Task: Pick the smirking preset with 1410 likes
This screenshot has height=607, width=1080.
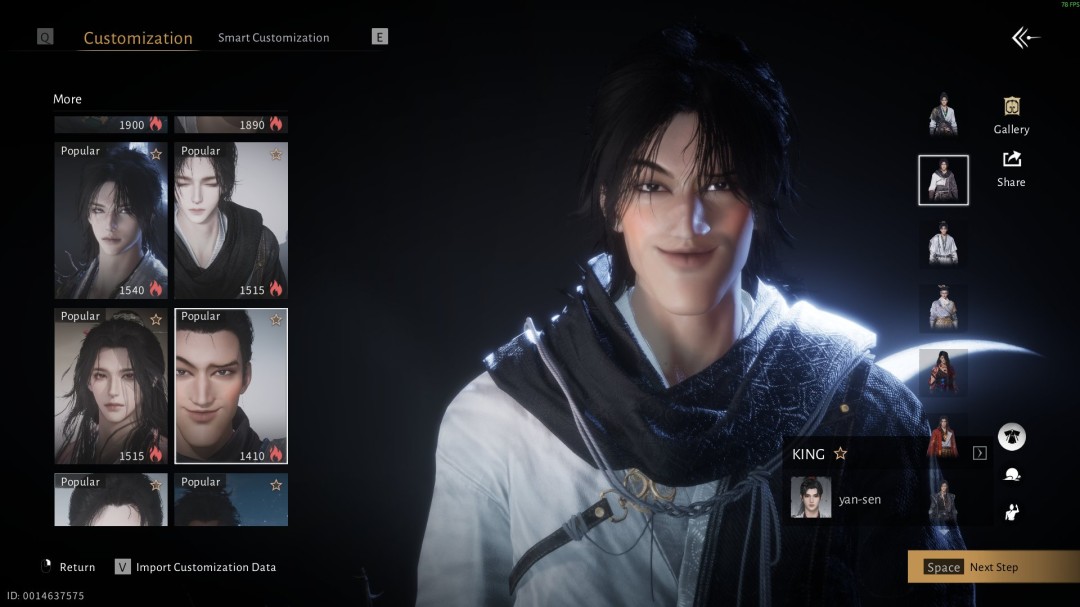Action: pos(231,385)
